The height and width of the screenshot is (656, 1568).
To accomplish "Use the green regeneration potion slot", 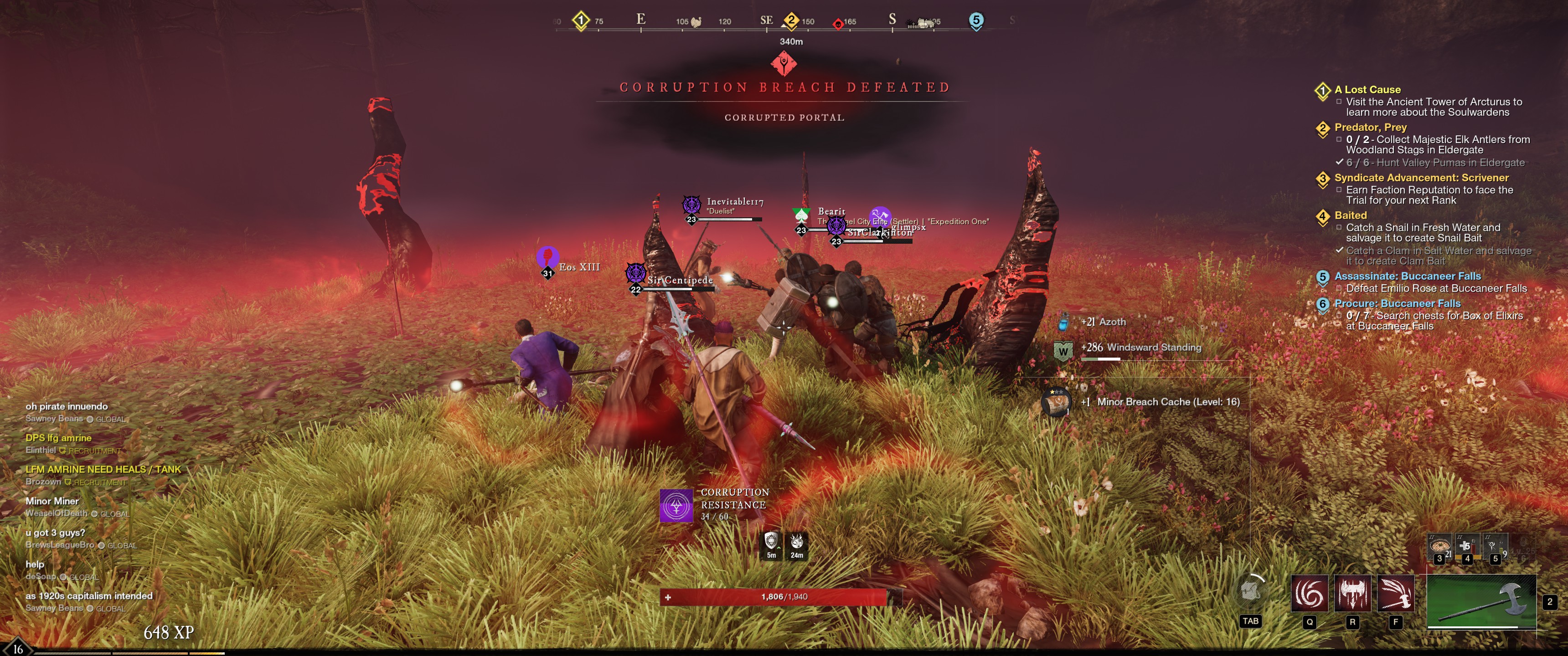I will click(1494, 547).
